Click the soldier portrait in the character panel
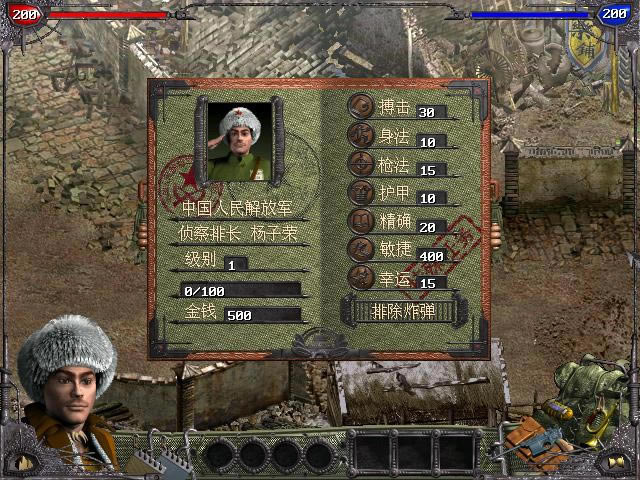The width and height of the screenshot is (640, 480). tap(240, 140)
